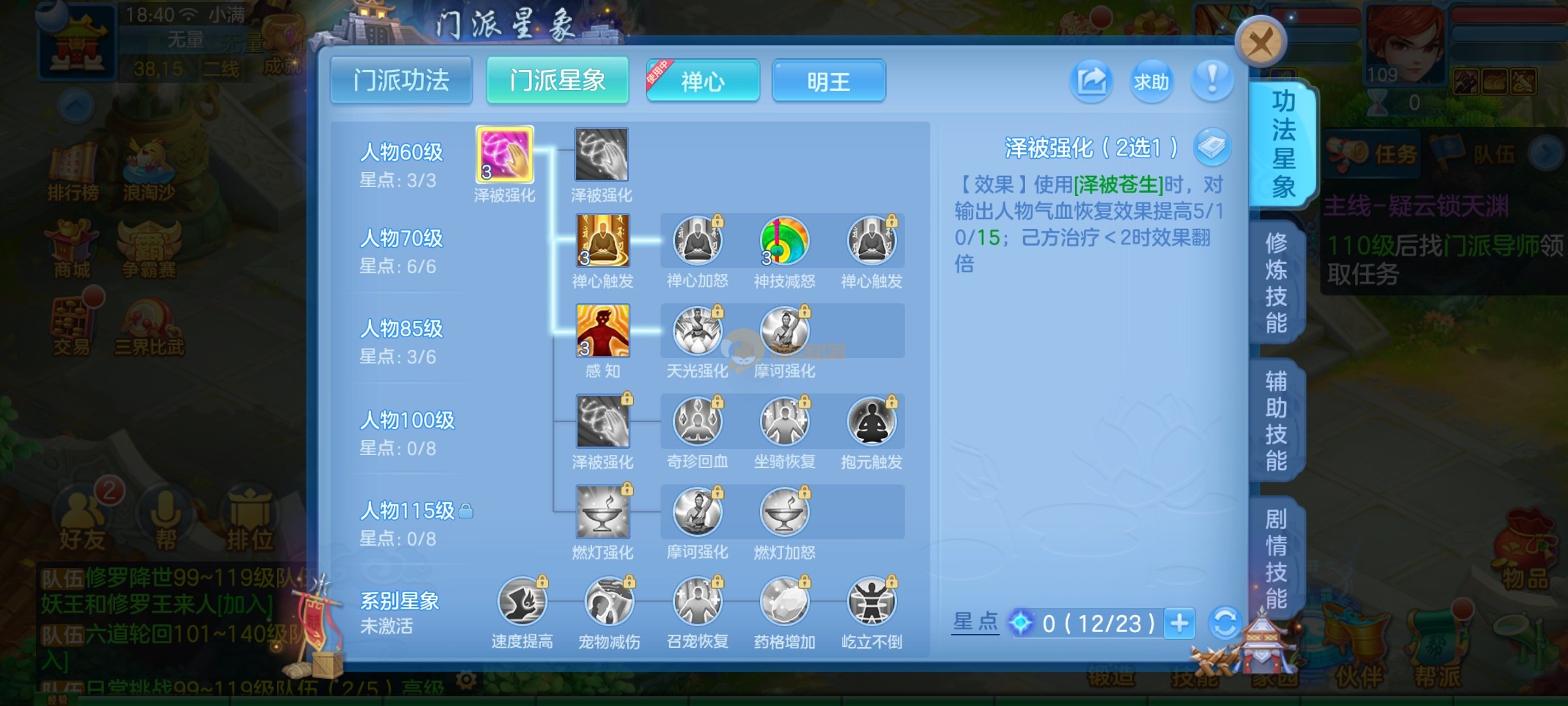
Task: Select the 门派星象 tab
Action: coord(557,81)
